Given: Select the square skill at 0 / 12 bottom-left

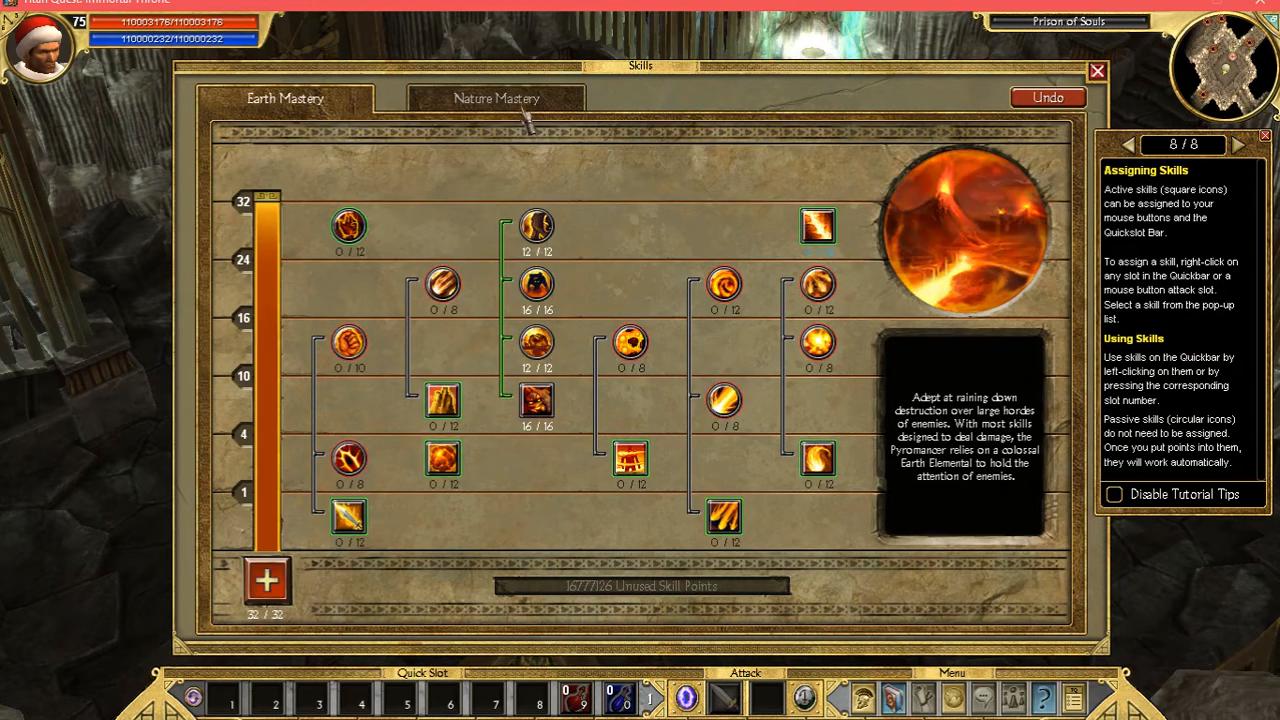Looking at the screenshot, I should tap(349, 516).
